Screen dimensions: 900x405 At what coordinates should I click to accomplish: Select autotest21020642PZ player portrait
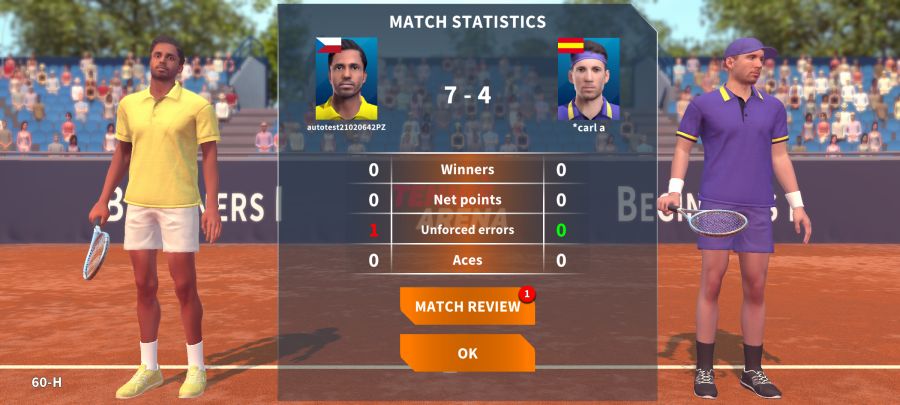(346, 79)
